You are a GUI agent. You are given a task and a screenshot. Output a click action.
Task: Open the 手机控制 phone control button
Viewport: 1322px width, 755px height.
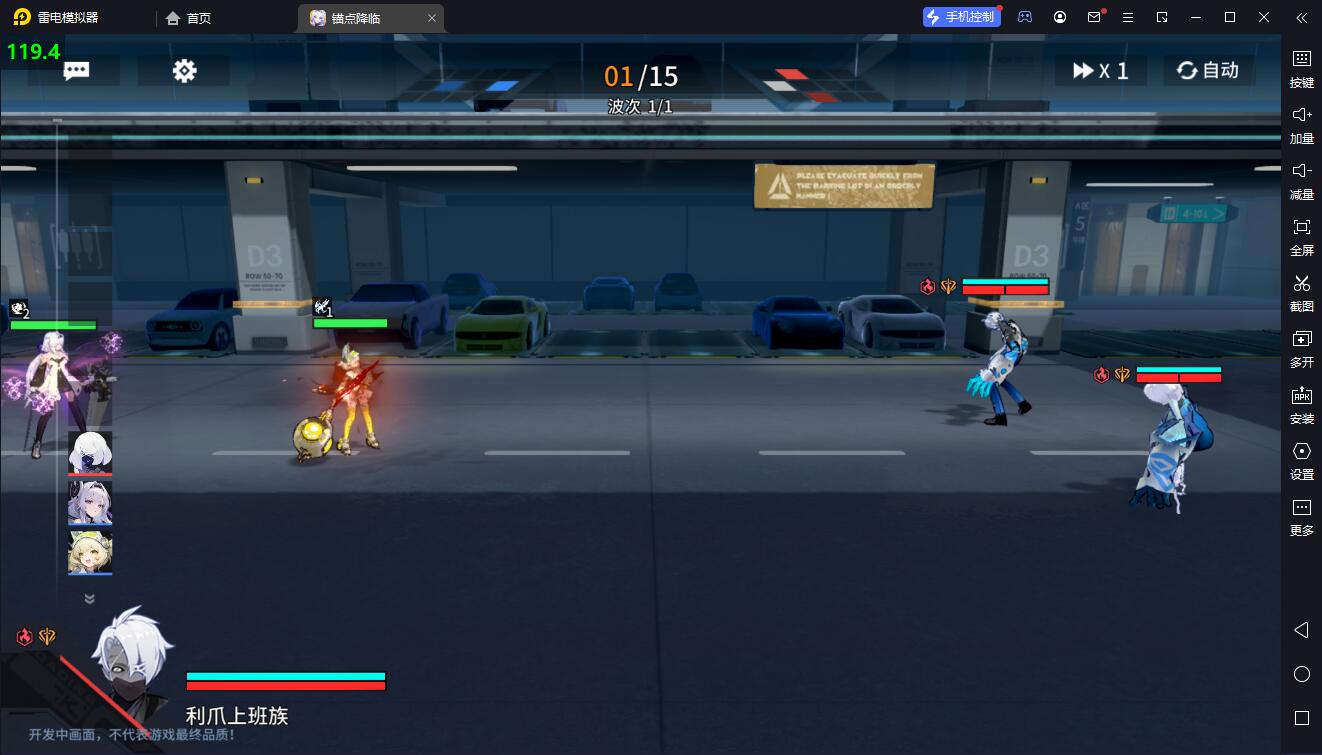[x=961, y=17]
